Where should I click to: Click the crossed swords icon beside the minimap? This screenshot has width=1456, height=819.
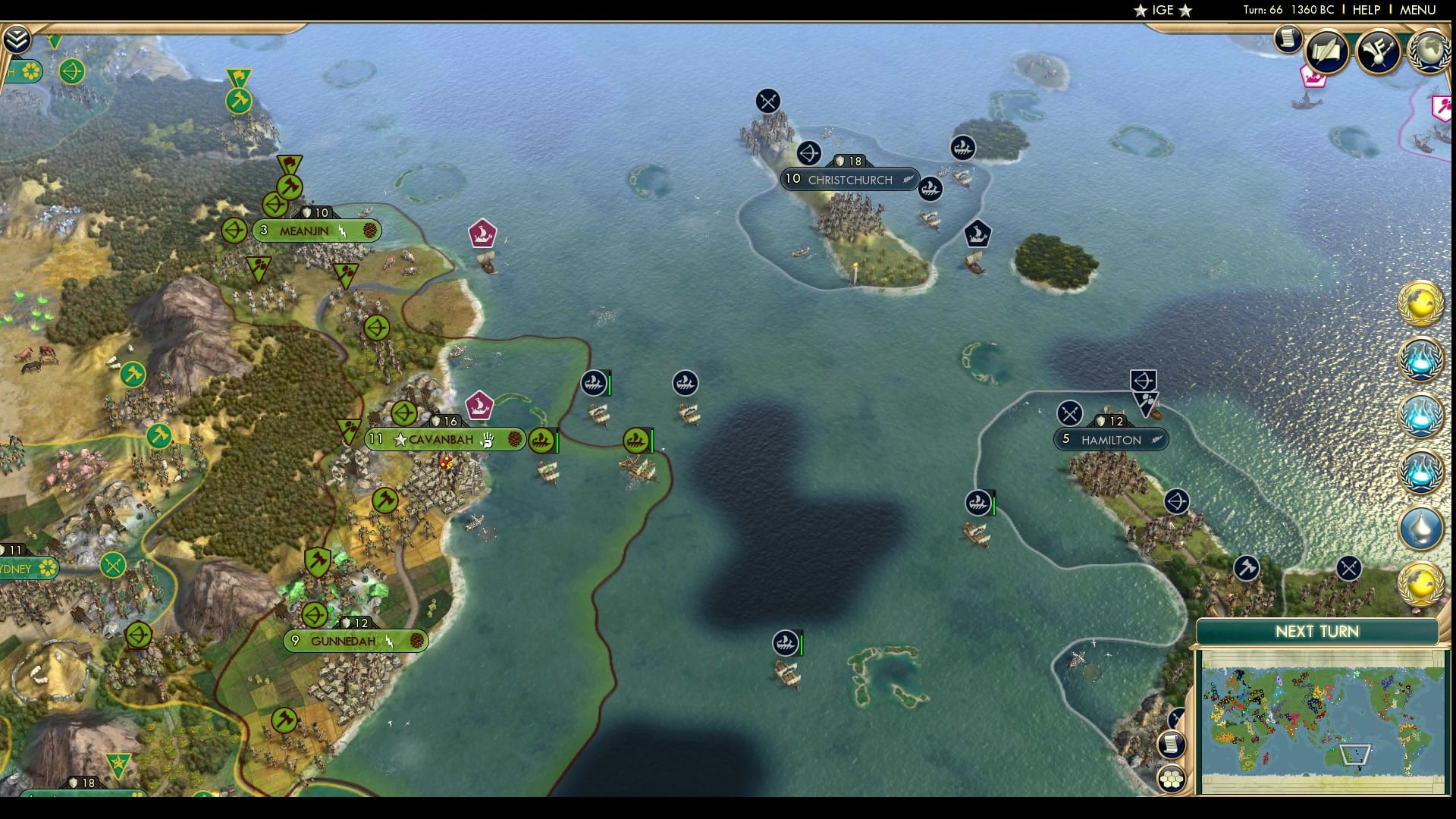point(1176,718)
